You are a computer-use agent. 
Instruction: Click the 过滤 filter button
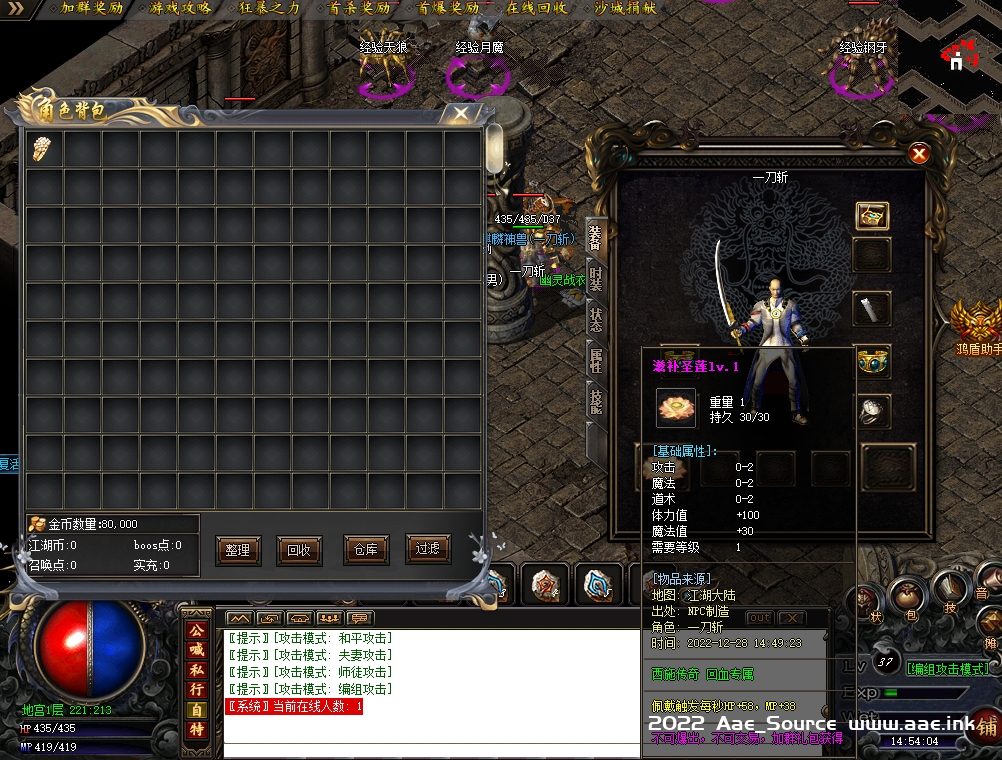pyautogui.click(x=428, y=548)
